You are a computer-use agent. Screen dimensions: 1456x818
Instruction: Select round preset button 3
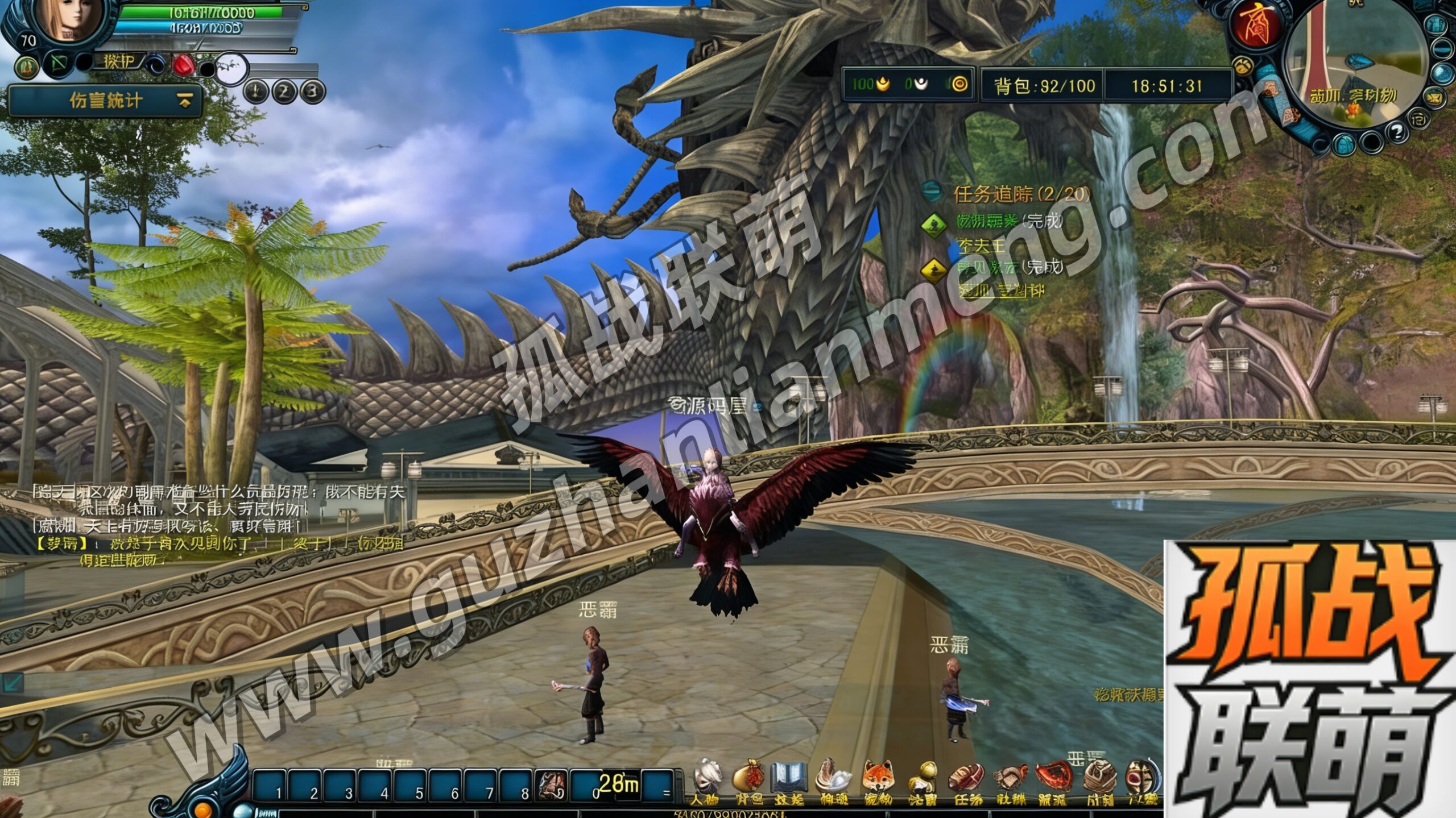coord(312,92)
